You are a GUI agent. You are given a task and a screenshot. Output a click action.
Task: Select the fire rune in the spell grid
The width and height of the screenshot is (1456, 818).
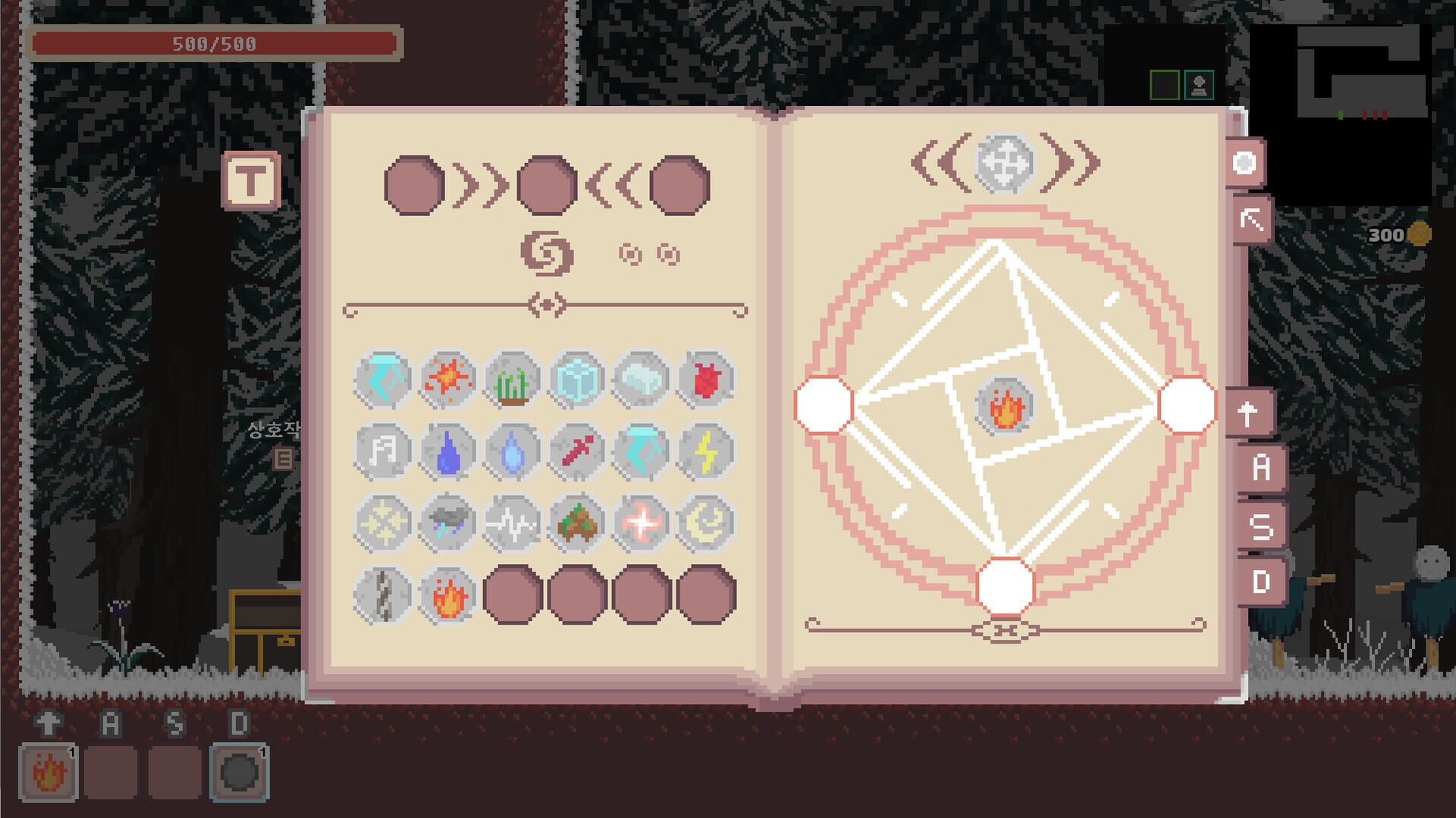coord(447,594)
